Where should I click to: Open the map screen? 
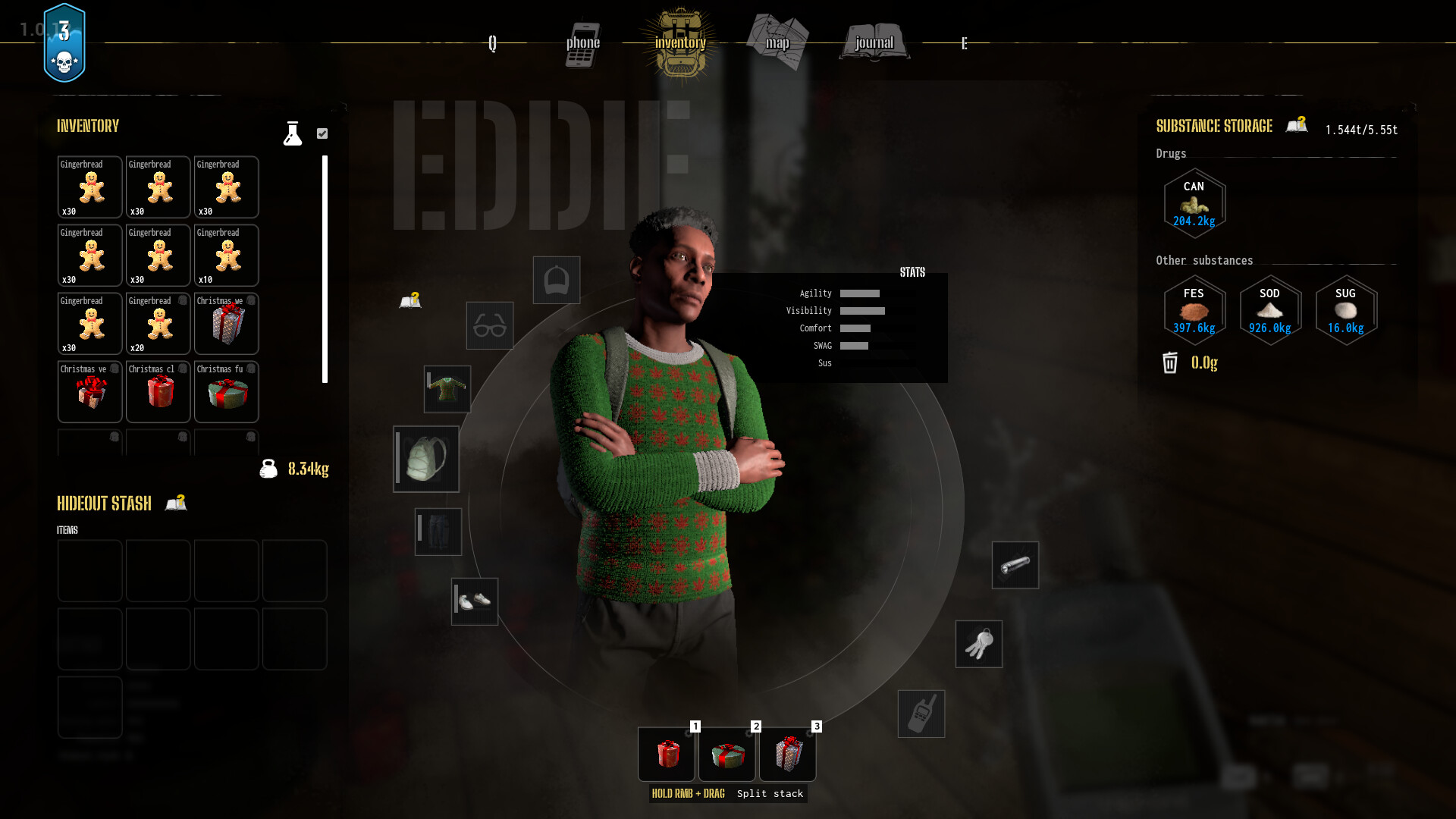(778, 42)
